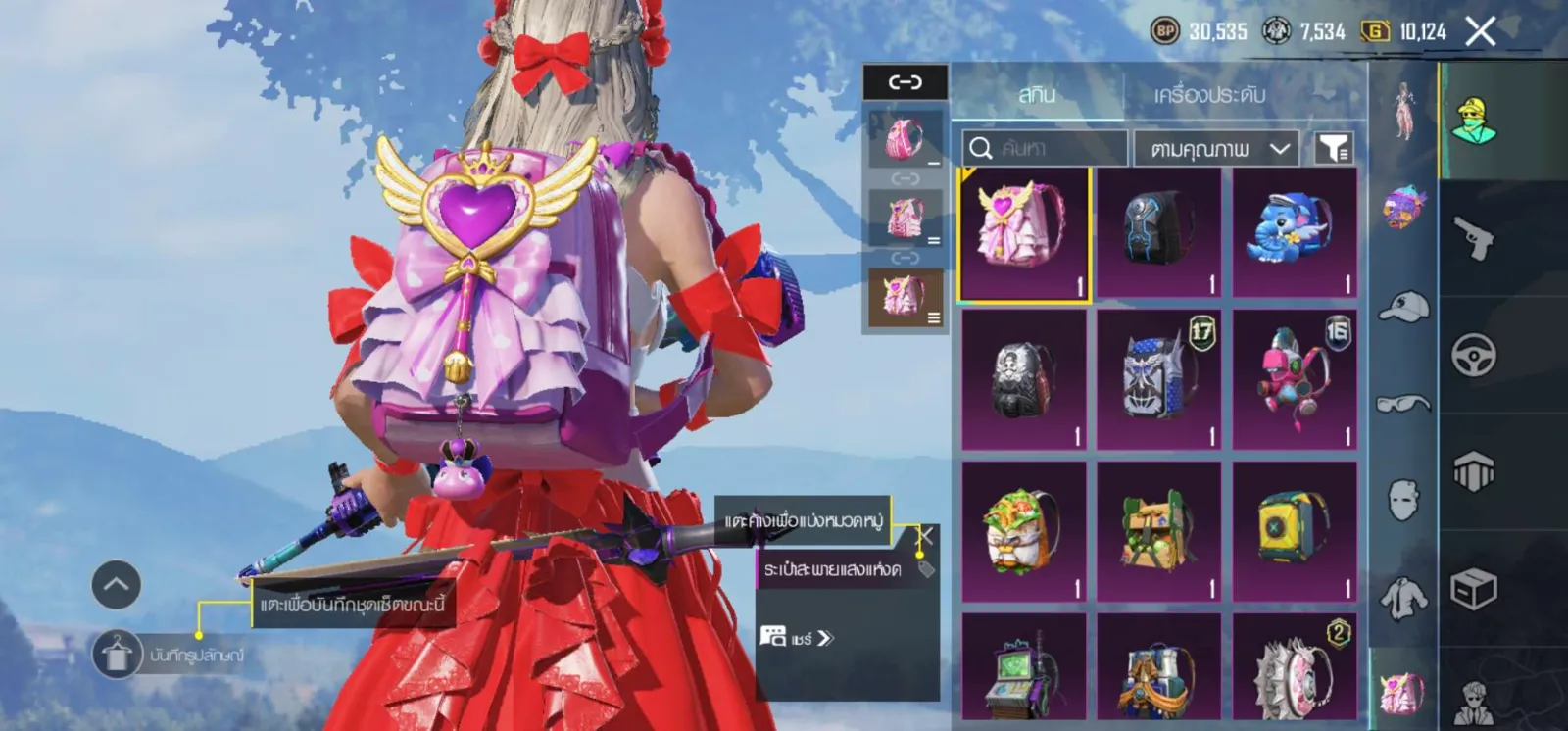Choose the blue elephant backpack skin
Image resolution: width=1568 pixels, height=731 pixels.
1294,233
